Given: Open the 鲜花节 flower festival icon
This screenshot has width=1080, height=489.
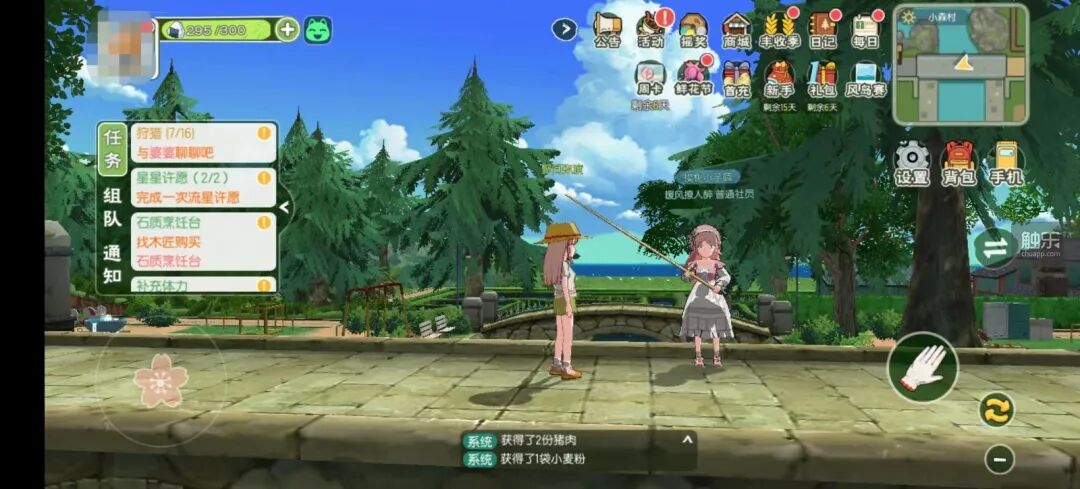Looking at the screenshot, I should click(x=692, y=76).
